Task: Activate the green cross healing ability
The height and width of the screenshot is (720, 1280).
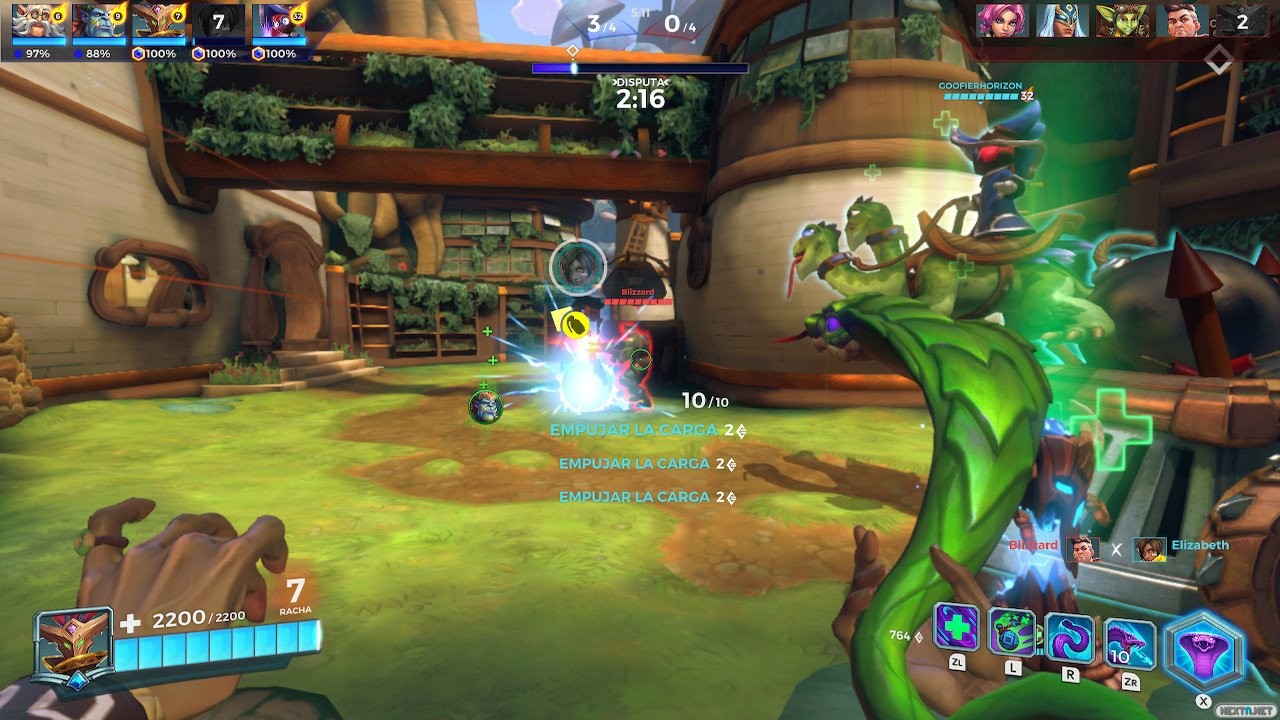Action: tap(956, 628)
